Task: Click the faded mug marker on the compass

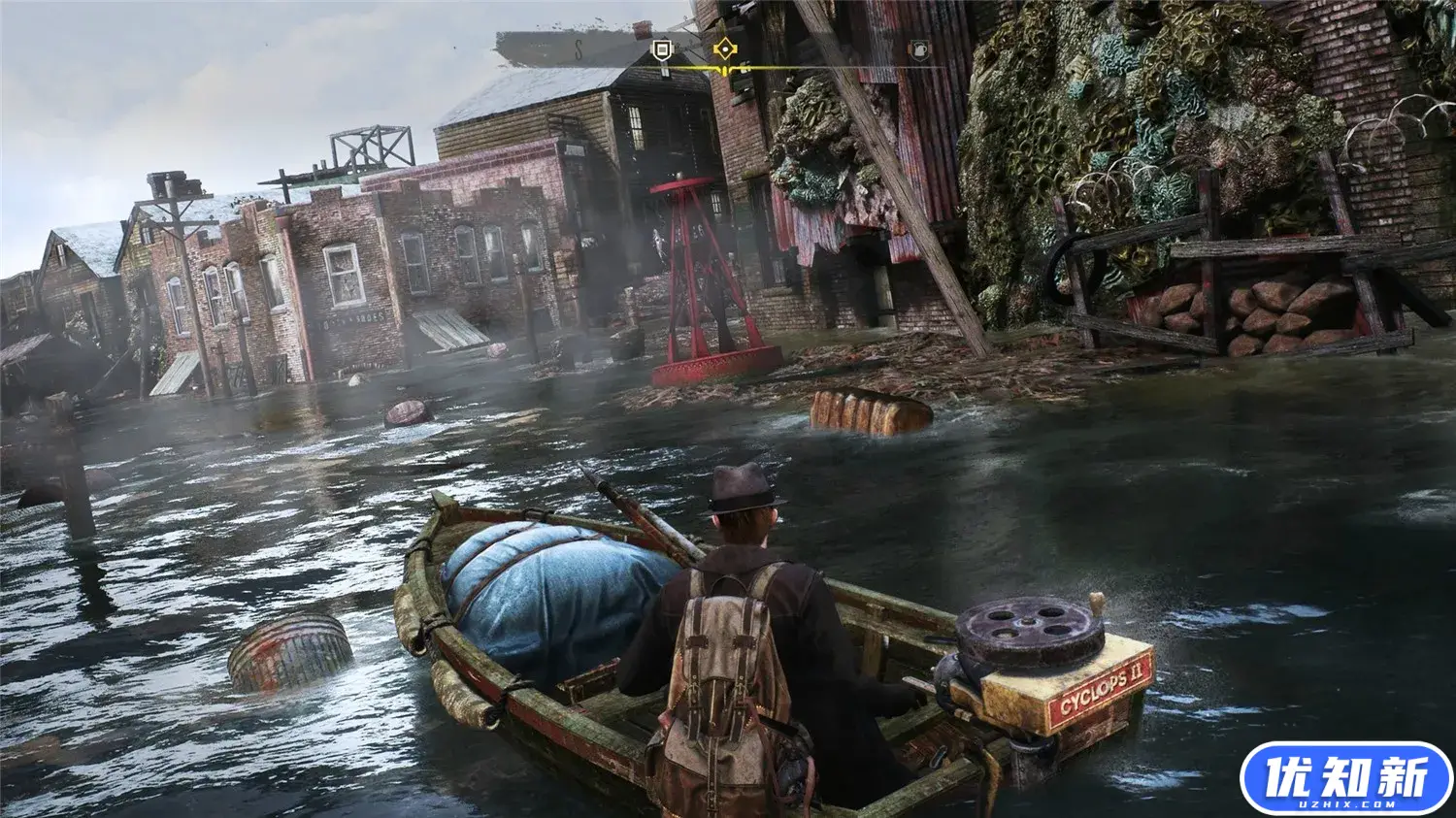Action: coord(917,50)
